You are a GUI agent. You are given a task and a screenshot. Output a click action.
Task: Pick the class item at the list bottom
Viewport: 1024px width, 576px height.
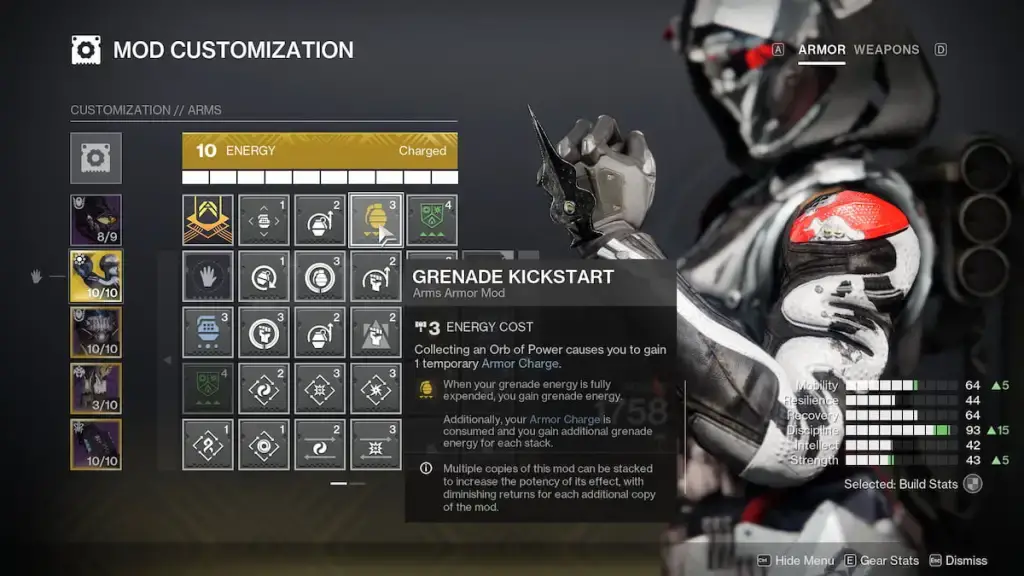[96, 445]
